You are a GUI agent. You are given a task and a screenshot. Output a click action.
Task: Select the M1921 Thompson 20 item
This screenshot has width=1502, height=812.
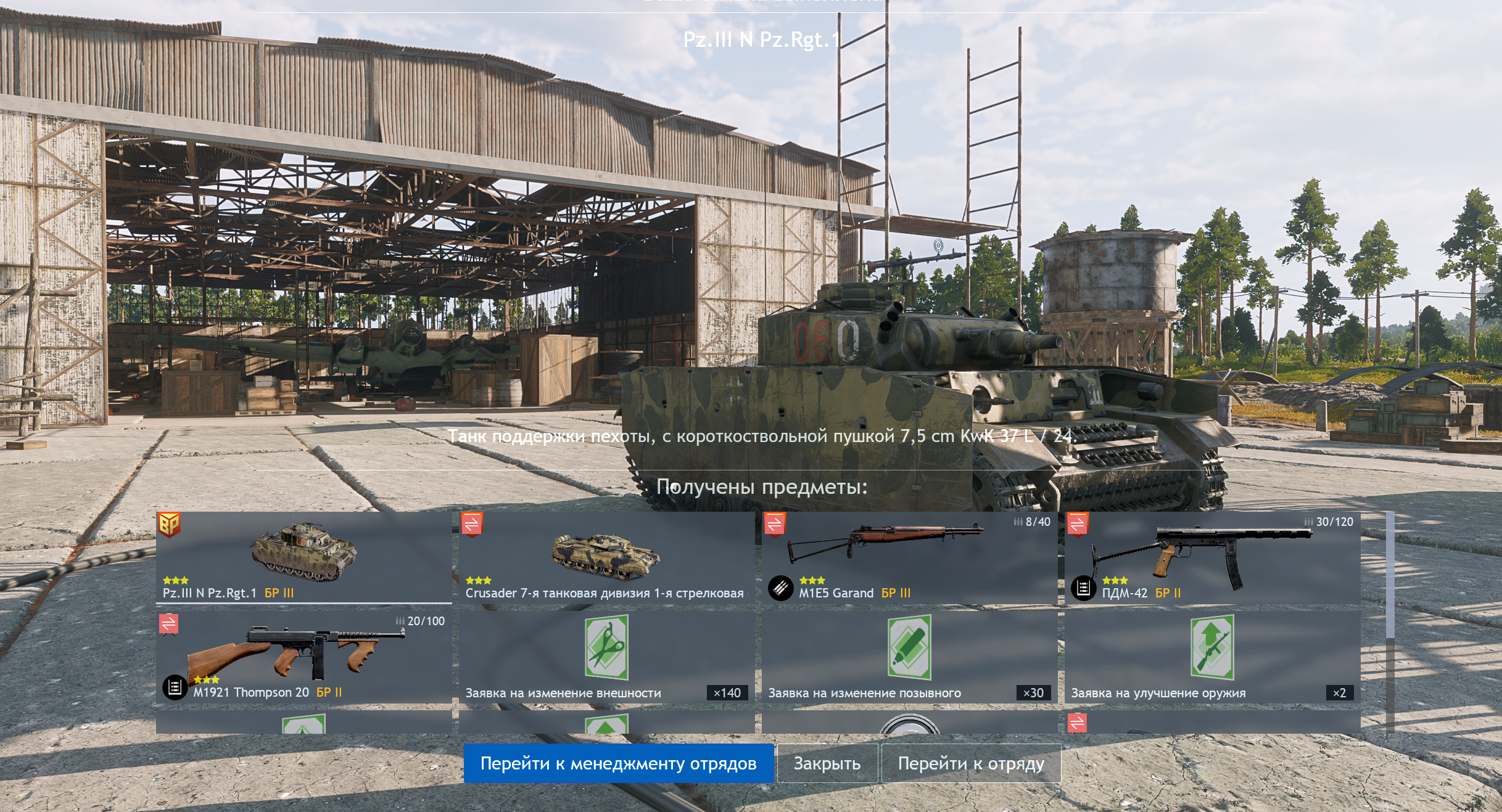[303, 657]
